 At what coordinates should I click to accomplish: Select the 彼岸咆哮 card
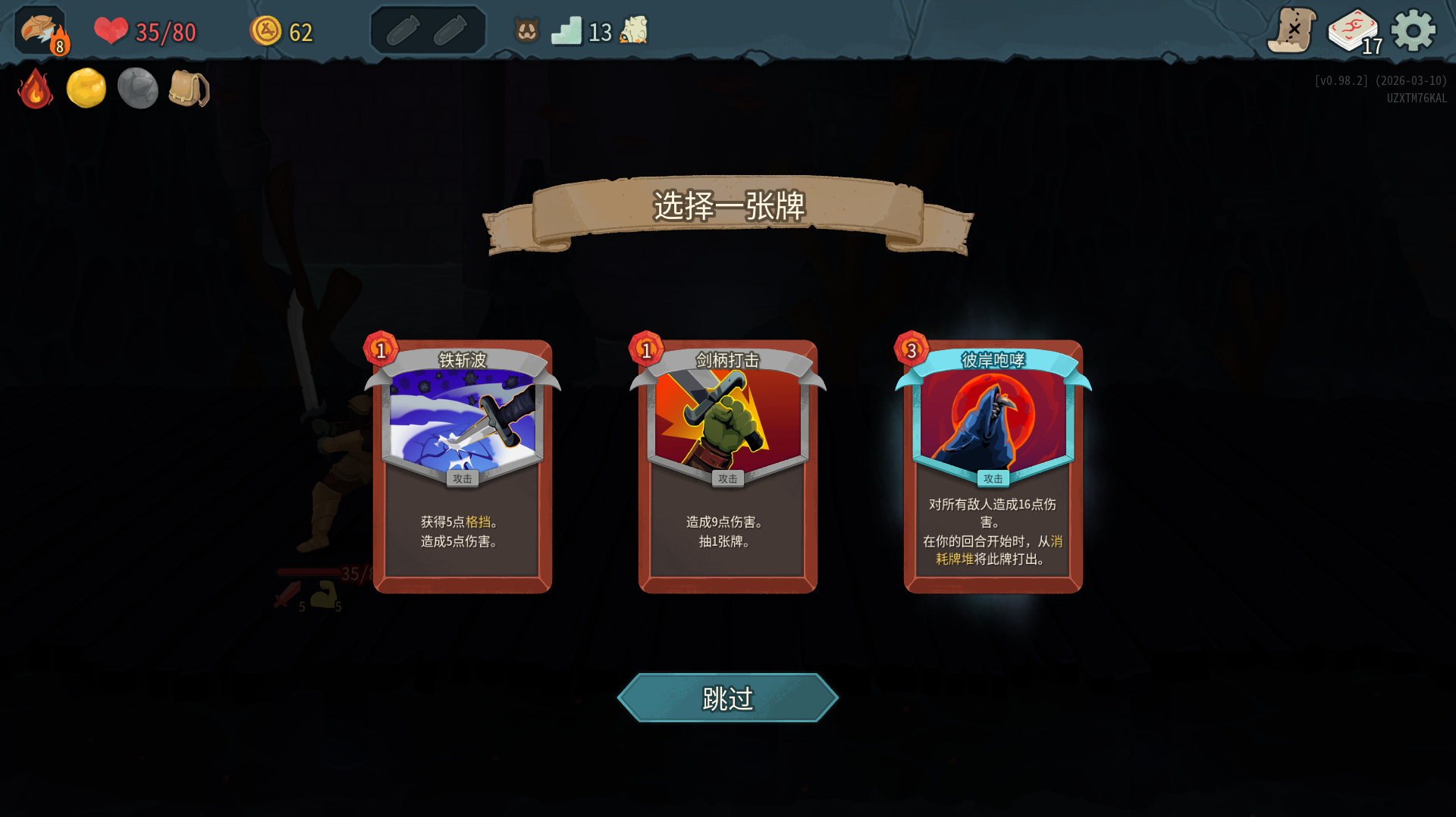[993, 466]
